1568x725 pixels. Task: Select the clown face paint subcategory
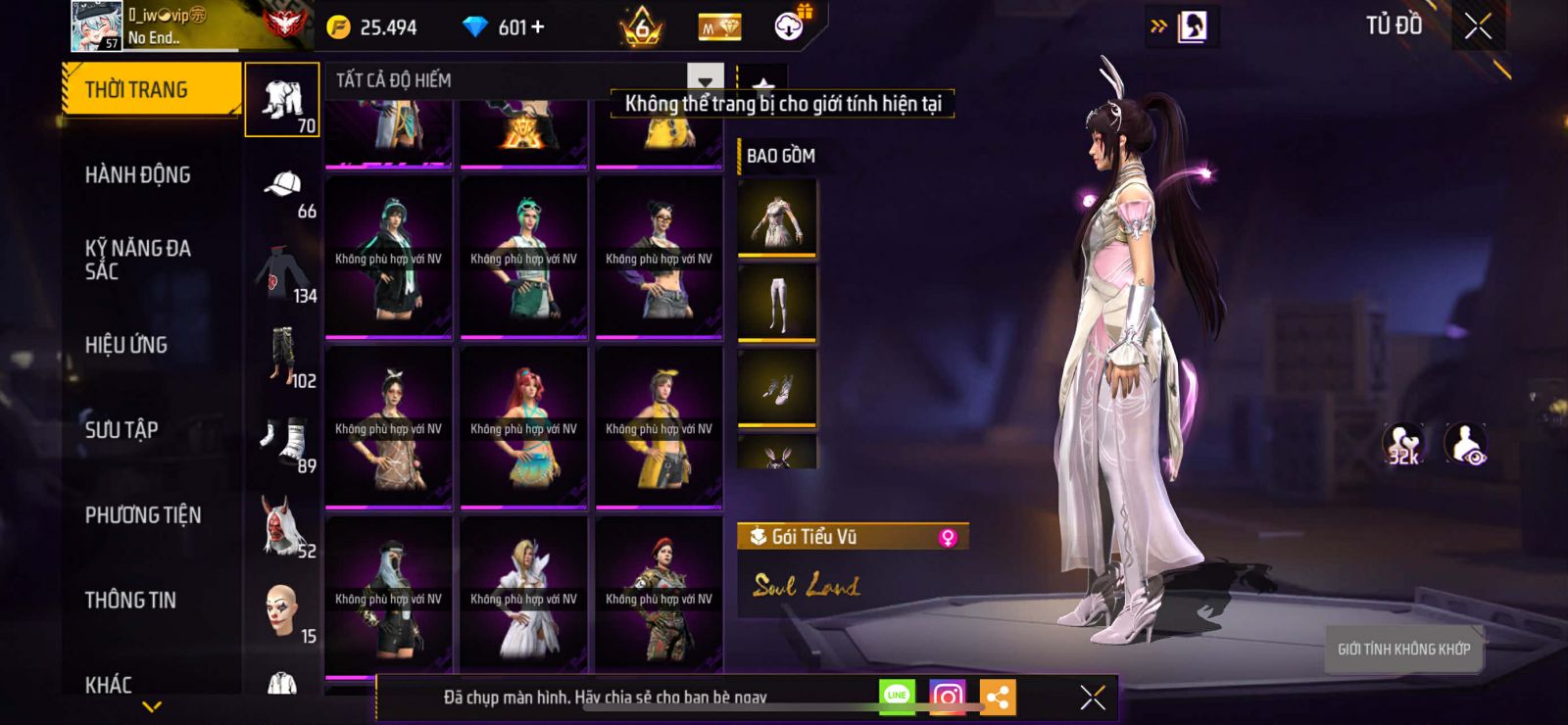point(282,611)
